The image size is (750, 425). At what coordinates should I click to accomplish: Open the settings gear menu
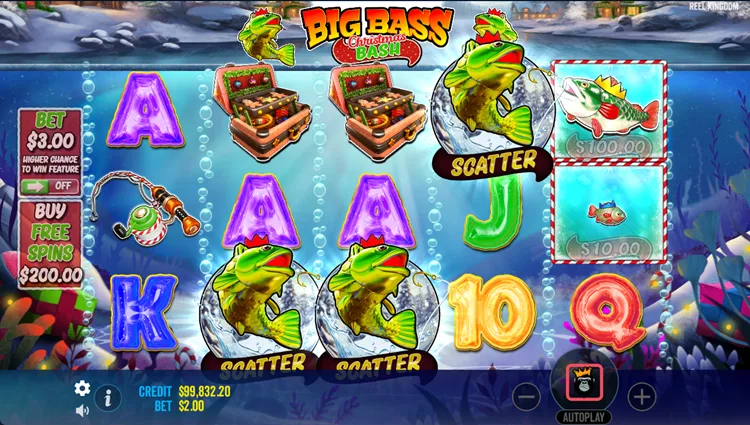click(82, 389)
